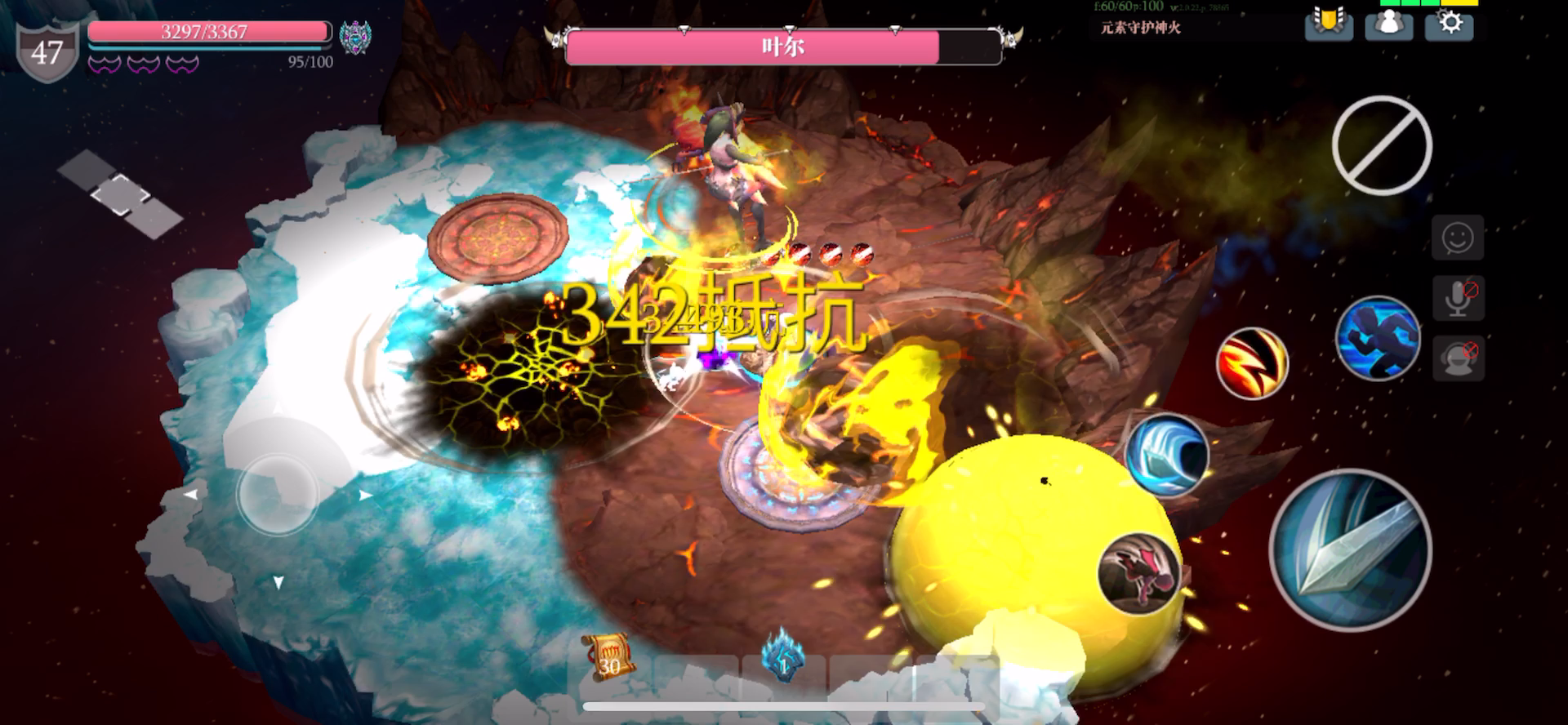Use the fiery lightning strike skill
1568x725 pixels.
[1252, 363]
